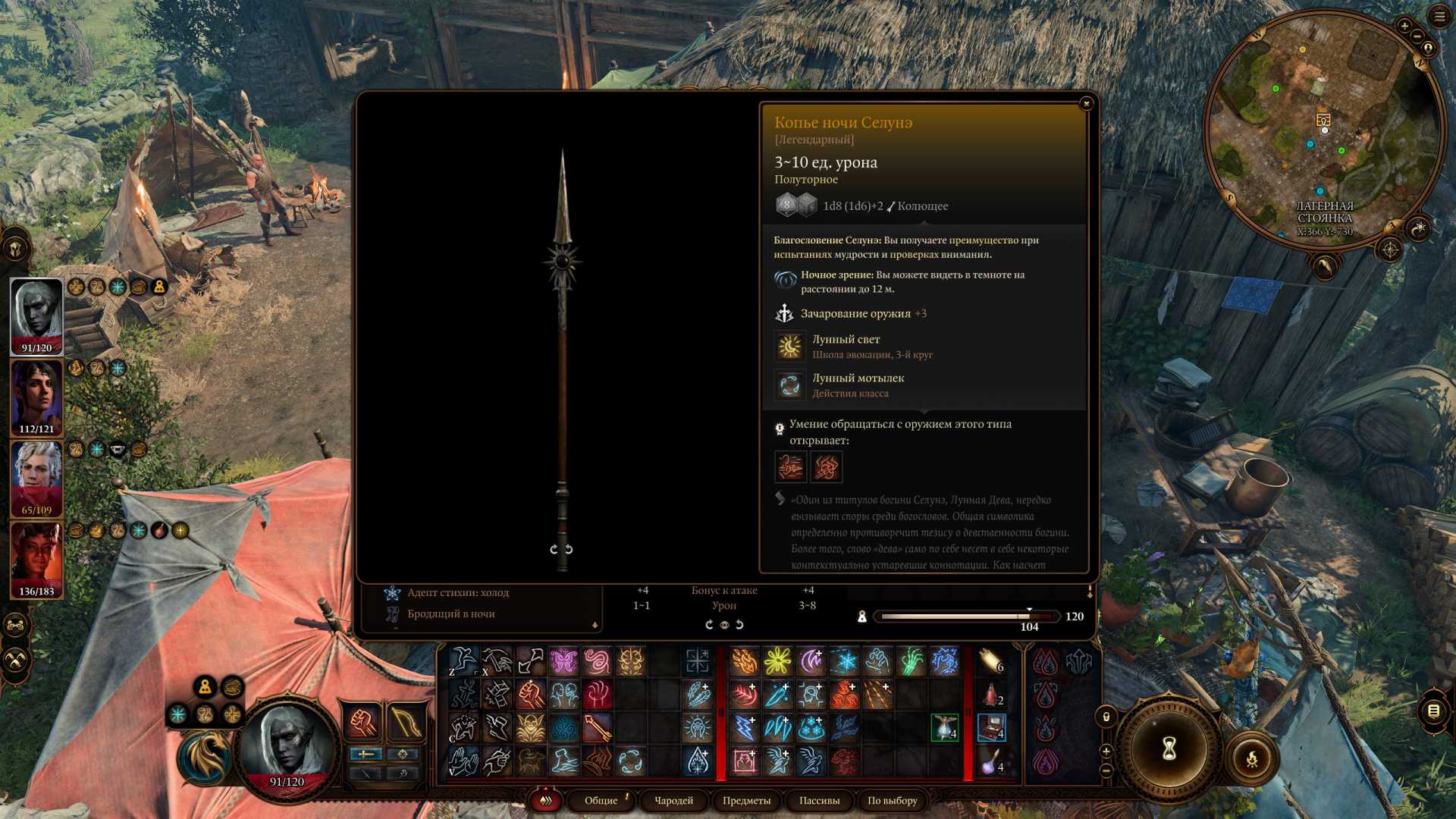The width and height of the screenshot is (1456, 819).
Task: Zoom out the minimap with minus button
Action: [x=1417, y=36]
